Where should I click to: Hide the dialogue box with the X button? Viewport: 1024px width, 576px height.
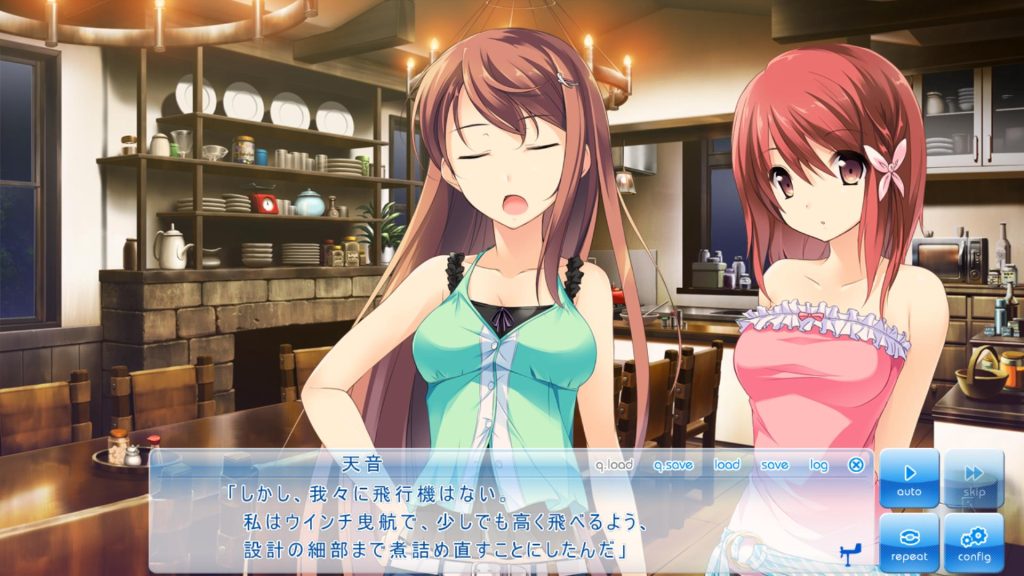coord(856,465)
